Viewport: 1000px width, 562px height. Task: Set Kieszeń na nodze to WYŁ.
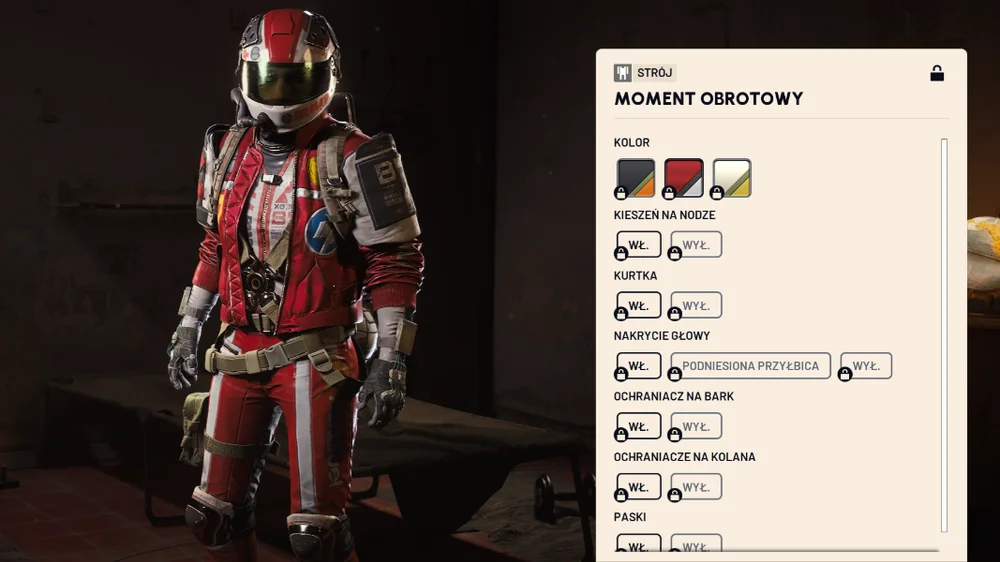[x=696, y=245]
